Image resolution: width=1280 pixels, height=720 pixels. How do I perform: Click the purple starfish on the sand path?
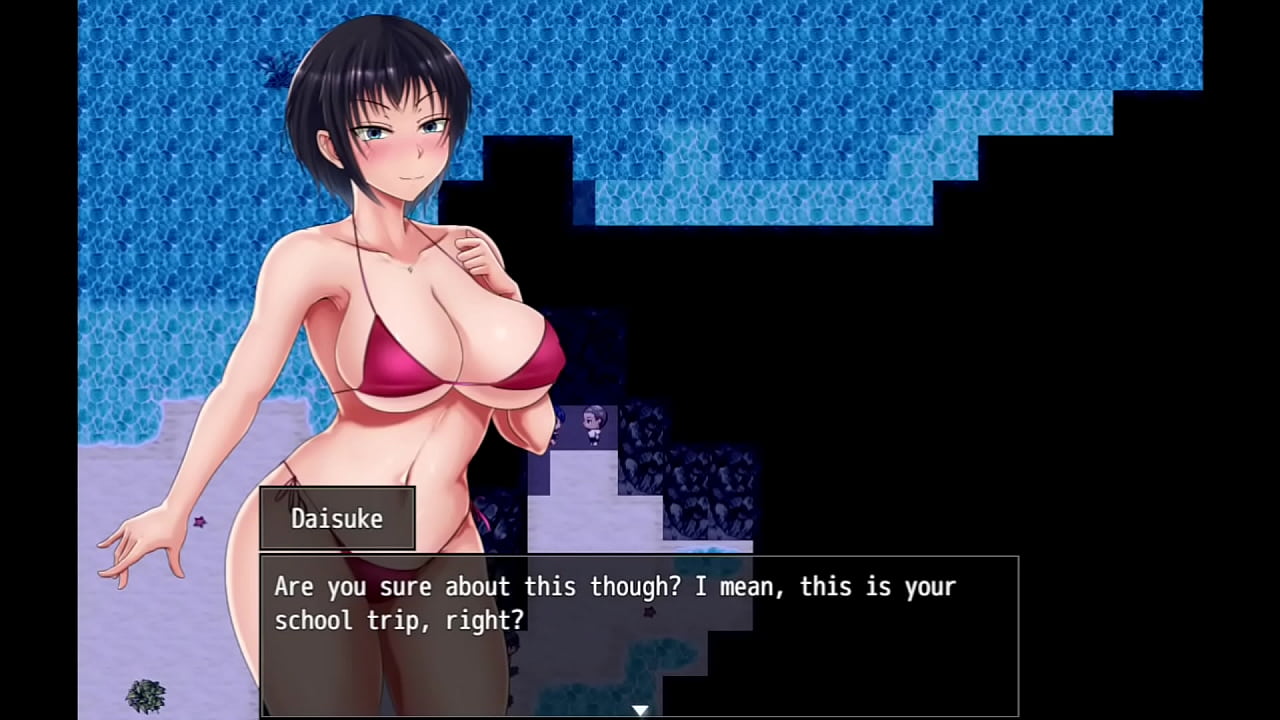coord(648,612)
